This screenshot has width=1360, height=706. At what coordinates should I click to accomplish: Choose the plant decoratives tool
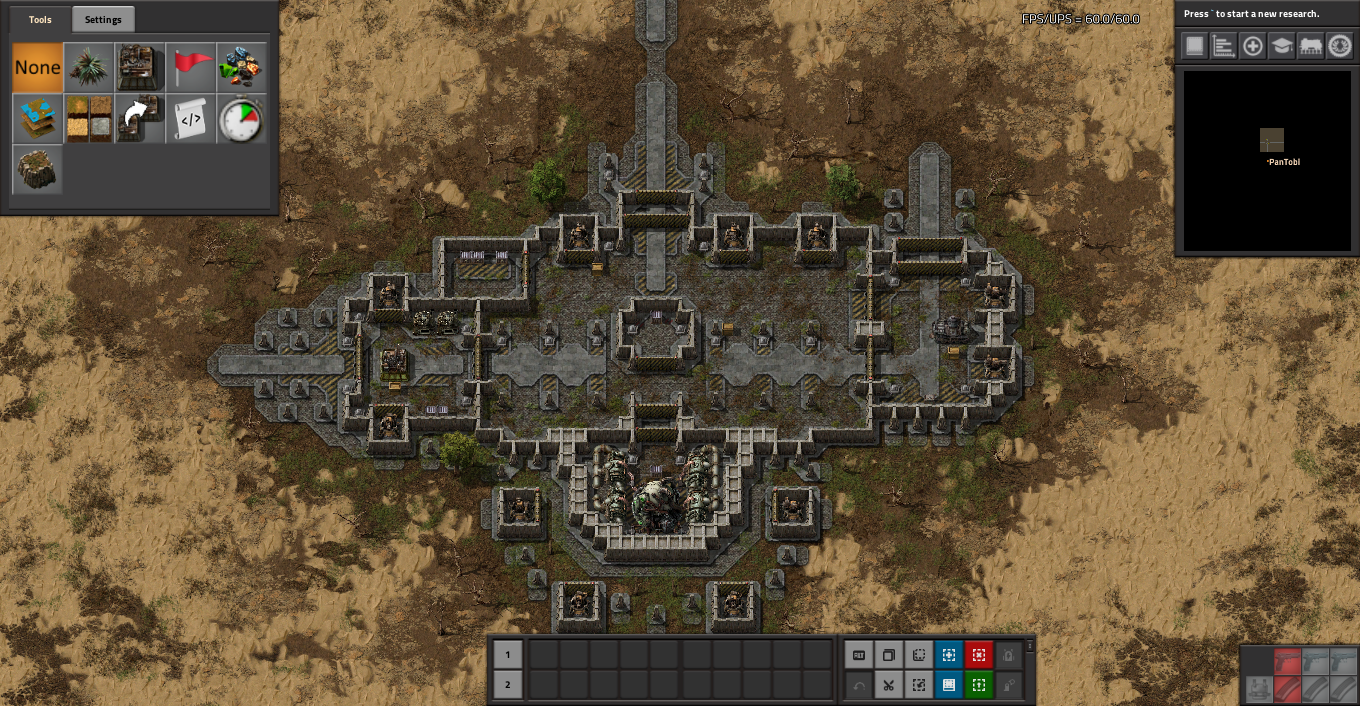tap(89, 68)
